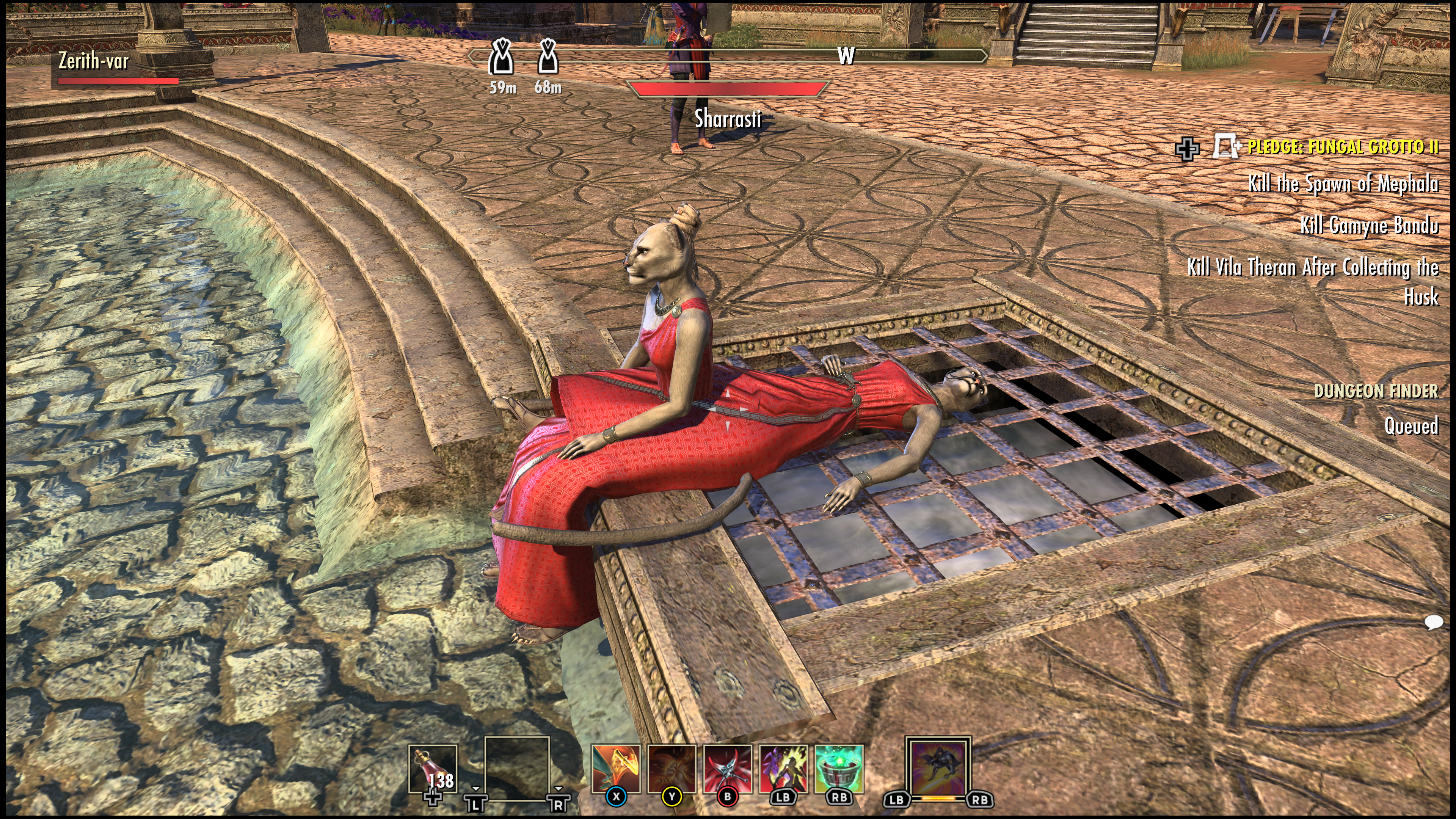Cast the purple and yellow figures ability

783,769
